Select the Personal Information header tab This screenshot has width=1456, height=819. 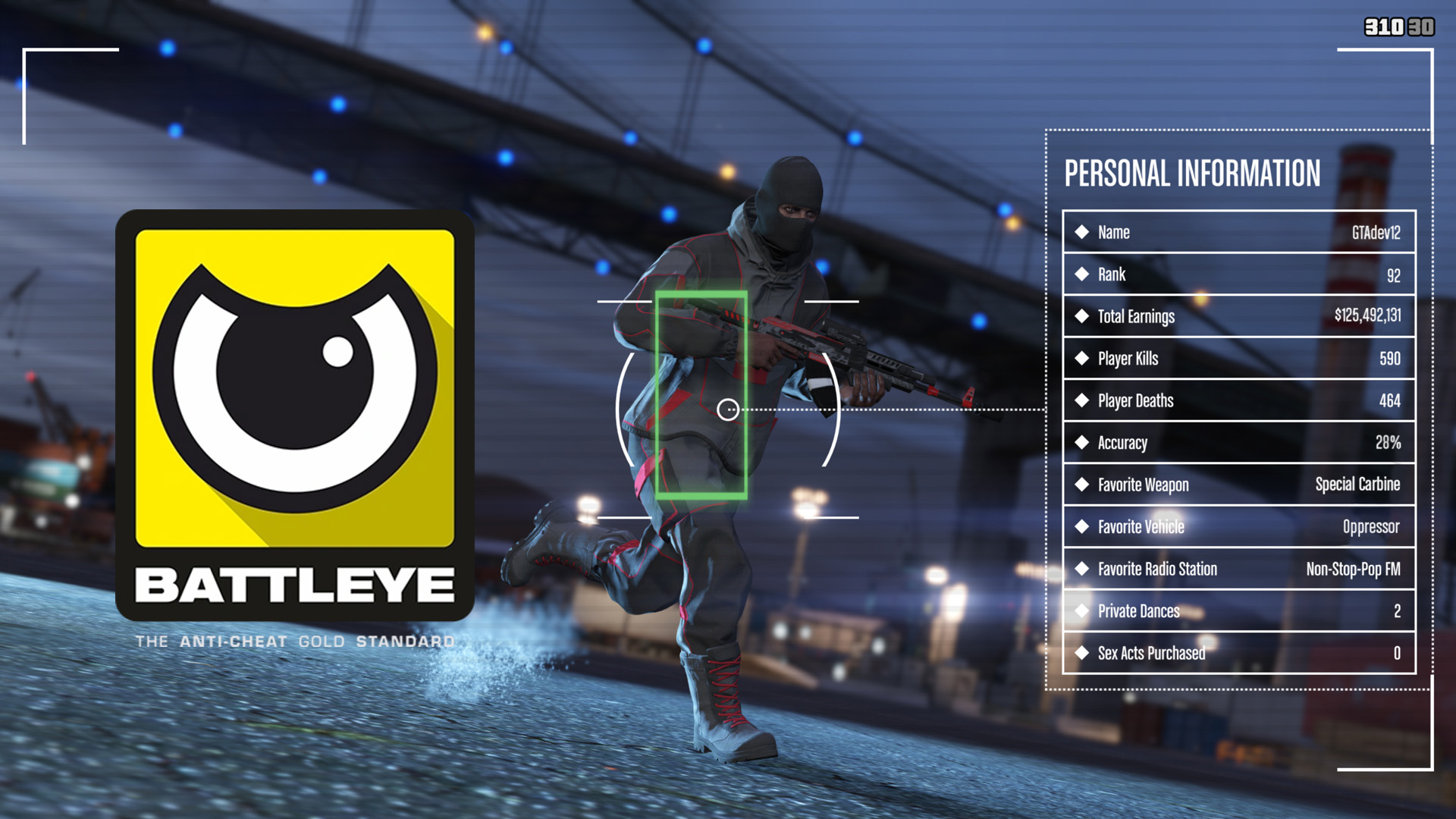pyautogui.click(x=1192, y=173)
